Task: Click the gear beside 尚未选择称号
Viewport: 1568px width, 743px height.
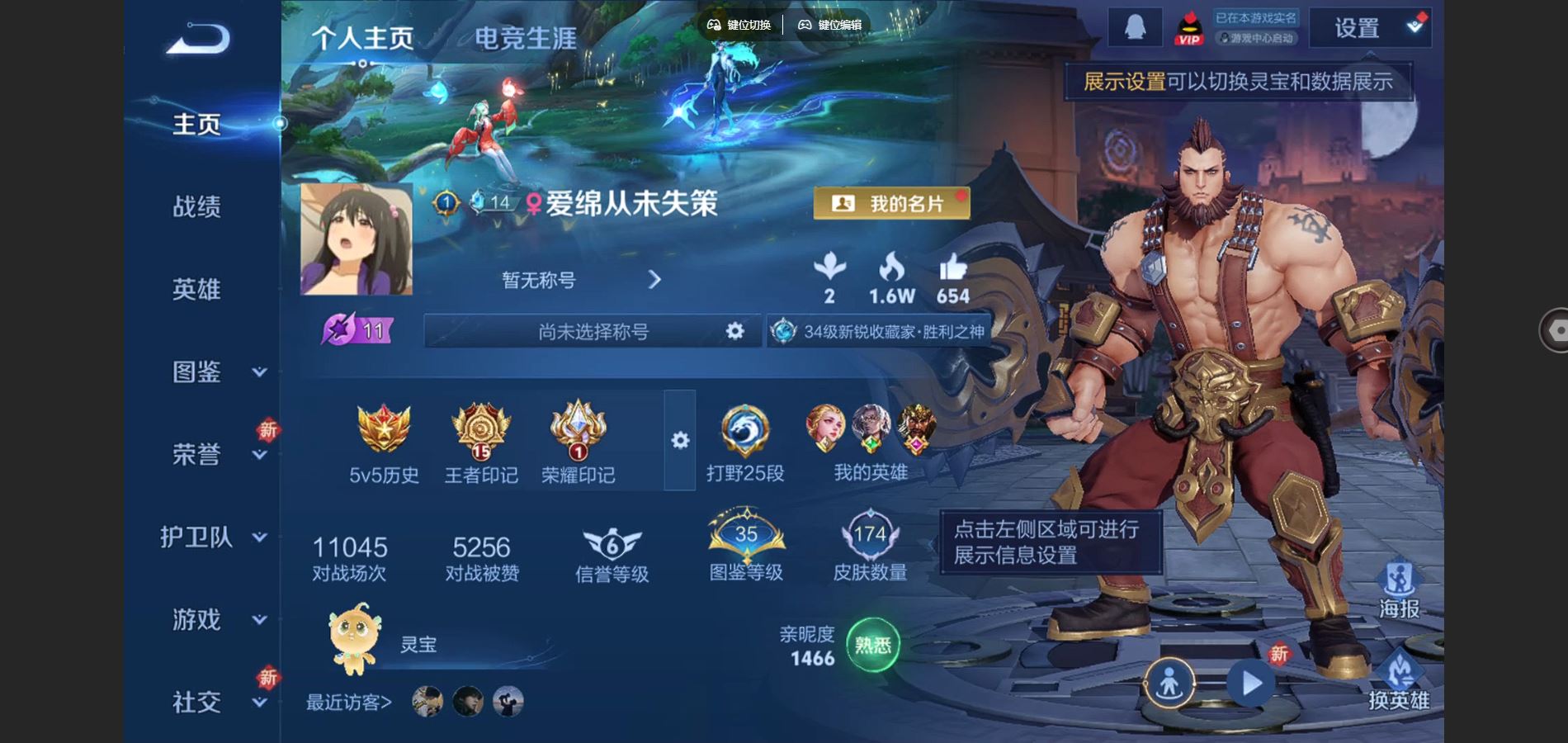Action: pyautogui.click(x=734, y=331)
